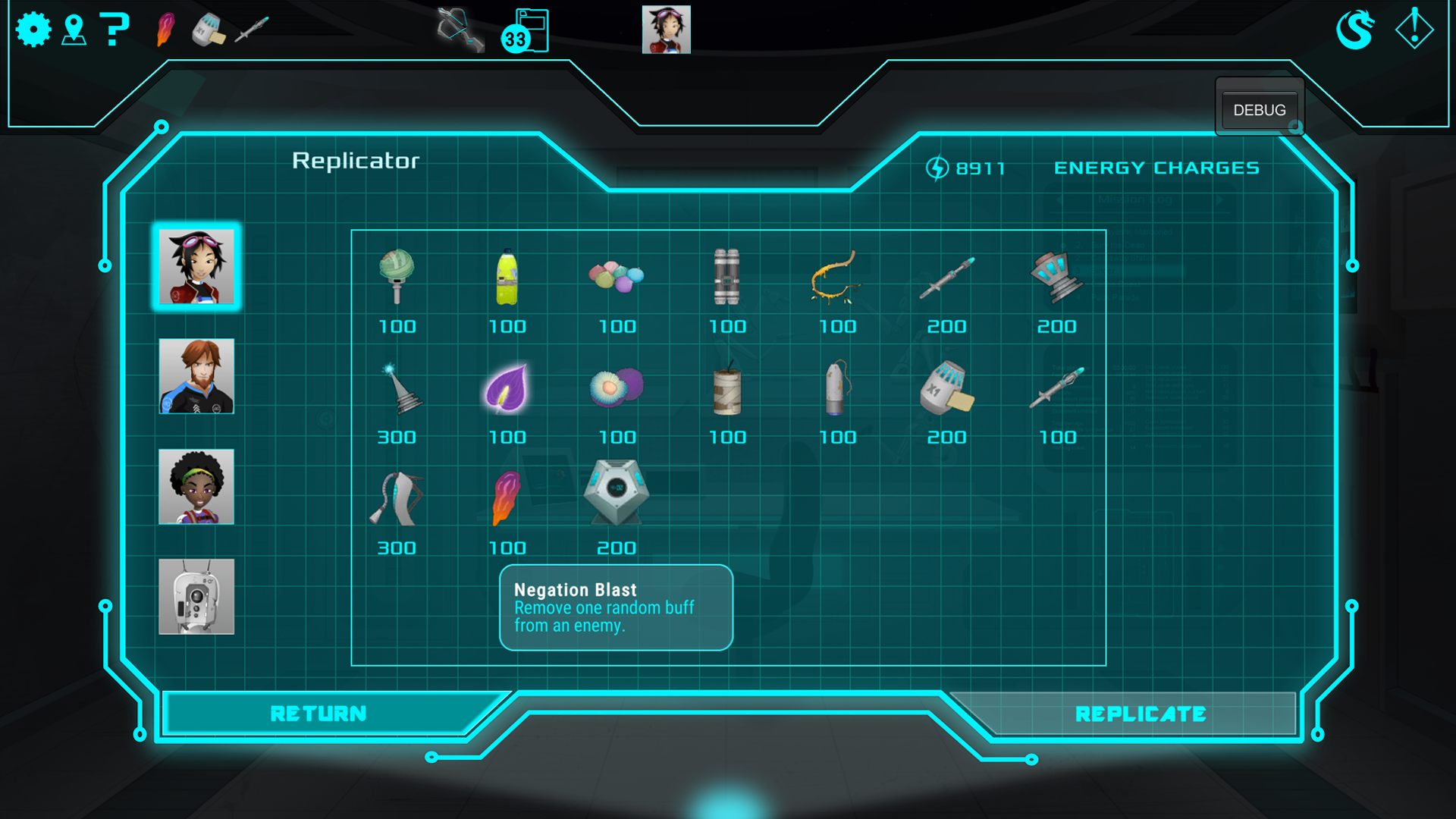Activate the REPLICATE button
The image size is (1456, 819).
1140,714
